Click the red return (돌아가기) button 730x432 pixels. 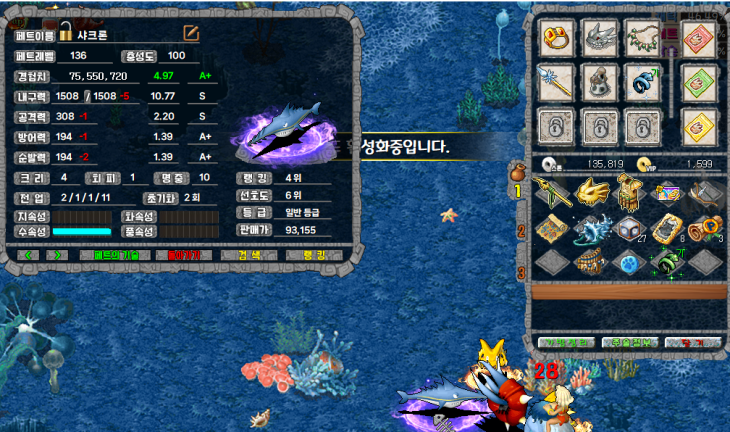click(x=184, y=255)
